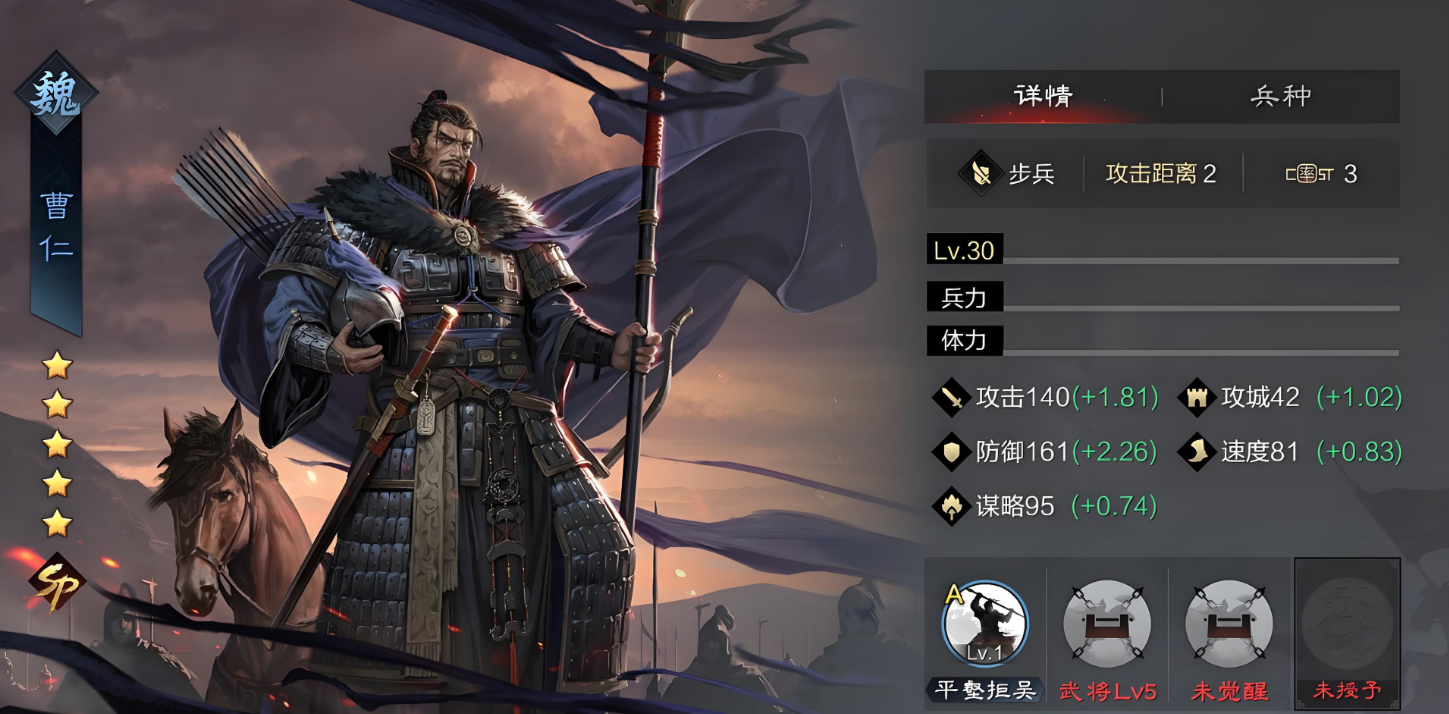
Task: Select the 步兵 troop type icon
Action: pyautogui.click(x=981, y=174)
